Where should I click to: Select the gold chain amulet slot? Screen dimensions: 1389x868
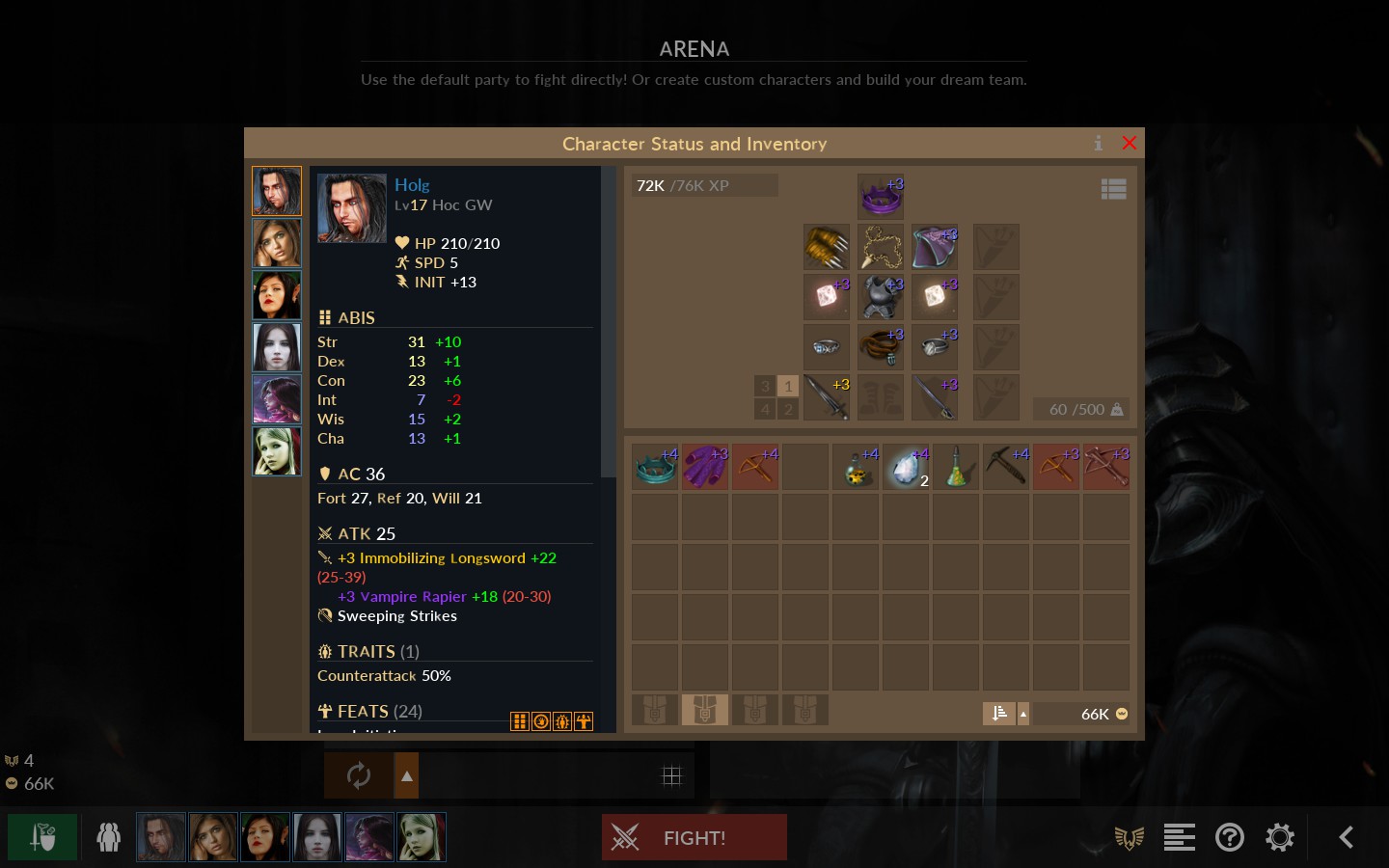pyautogui.click(x=881, y=247)
